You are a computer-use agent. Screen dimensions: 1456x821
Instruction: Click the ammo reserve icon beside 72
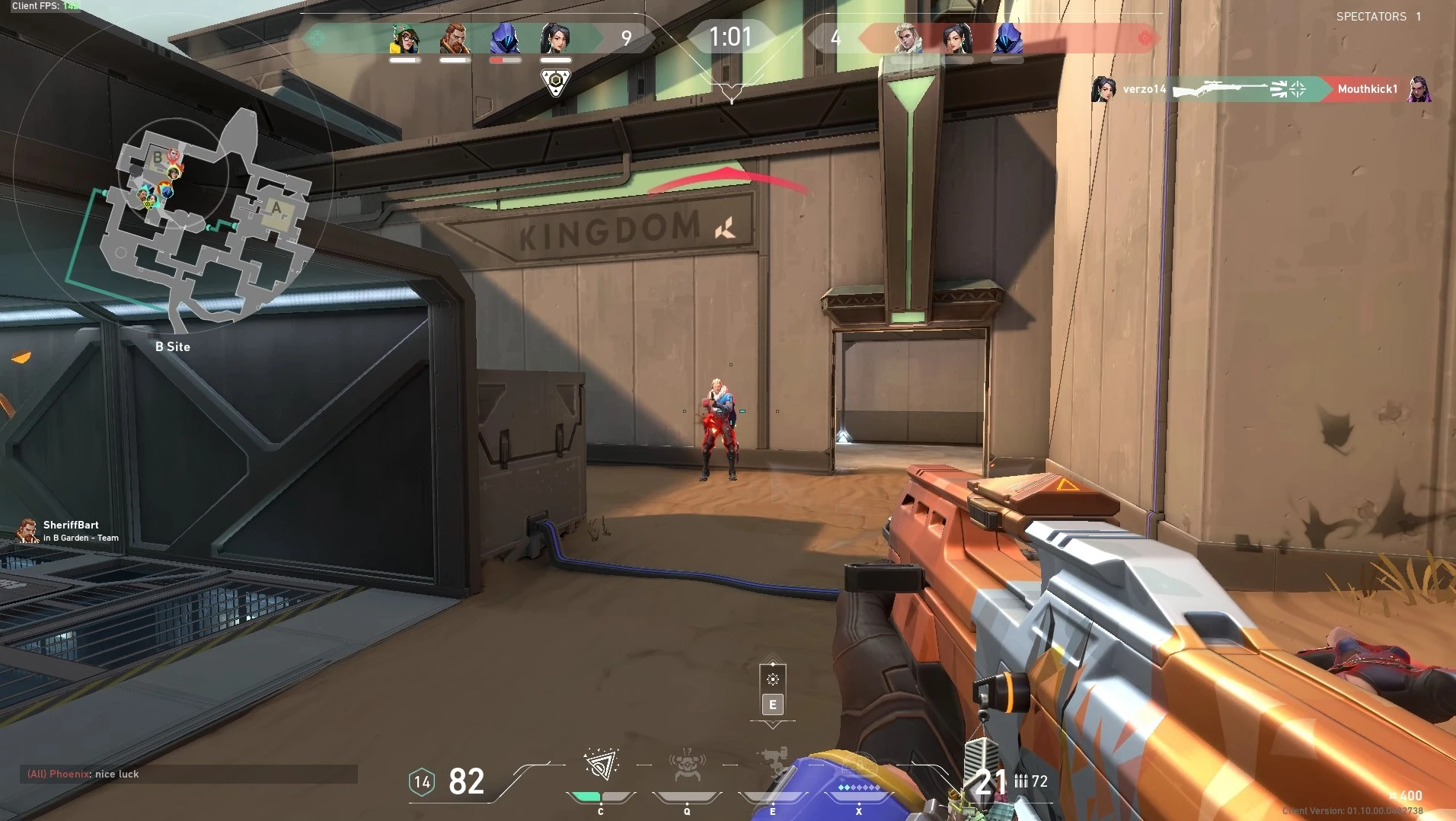tap(1020, 781)
